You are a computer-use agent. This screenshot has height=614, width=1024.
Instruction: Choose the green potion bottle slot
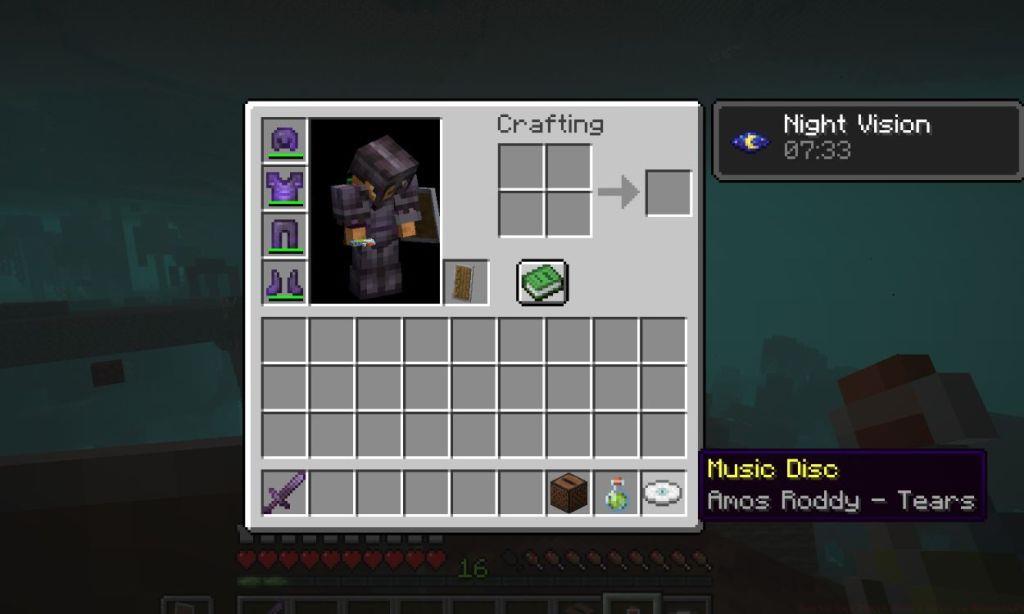click(x=616, y=493)
